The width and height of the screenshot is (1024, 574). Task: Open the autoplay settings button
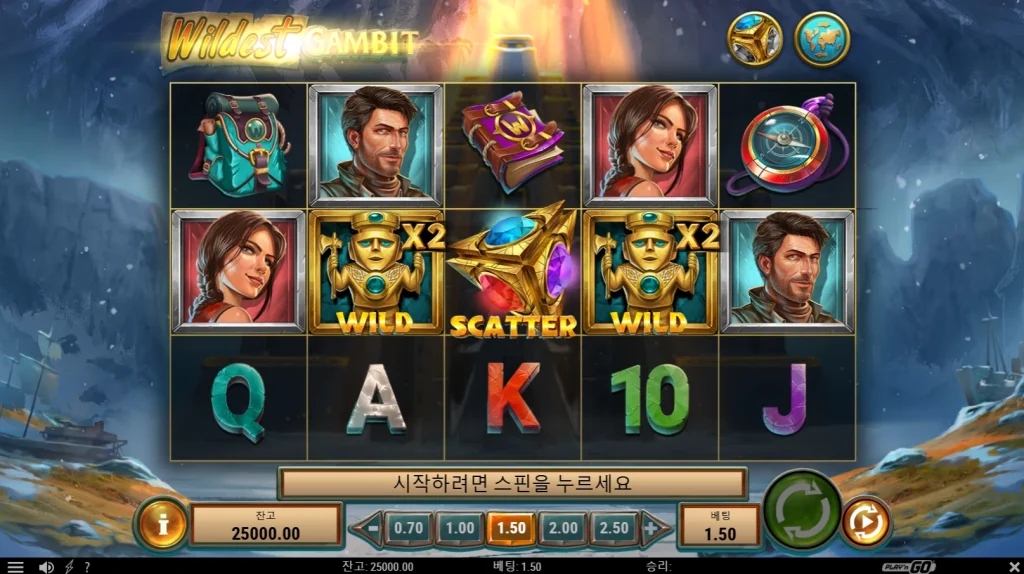pyautogui.click(x=866, y=522)
